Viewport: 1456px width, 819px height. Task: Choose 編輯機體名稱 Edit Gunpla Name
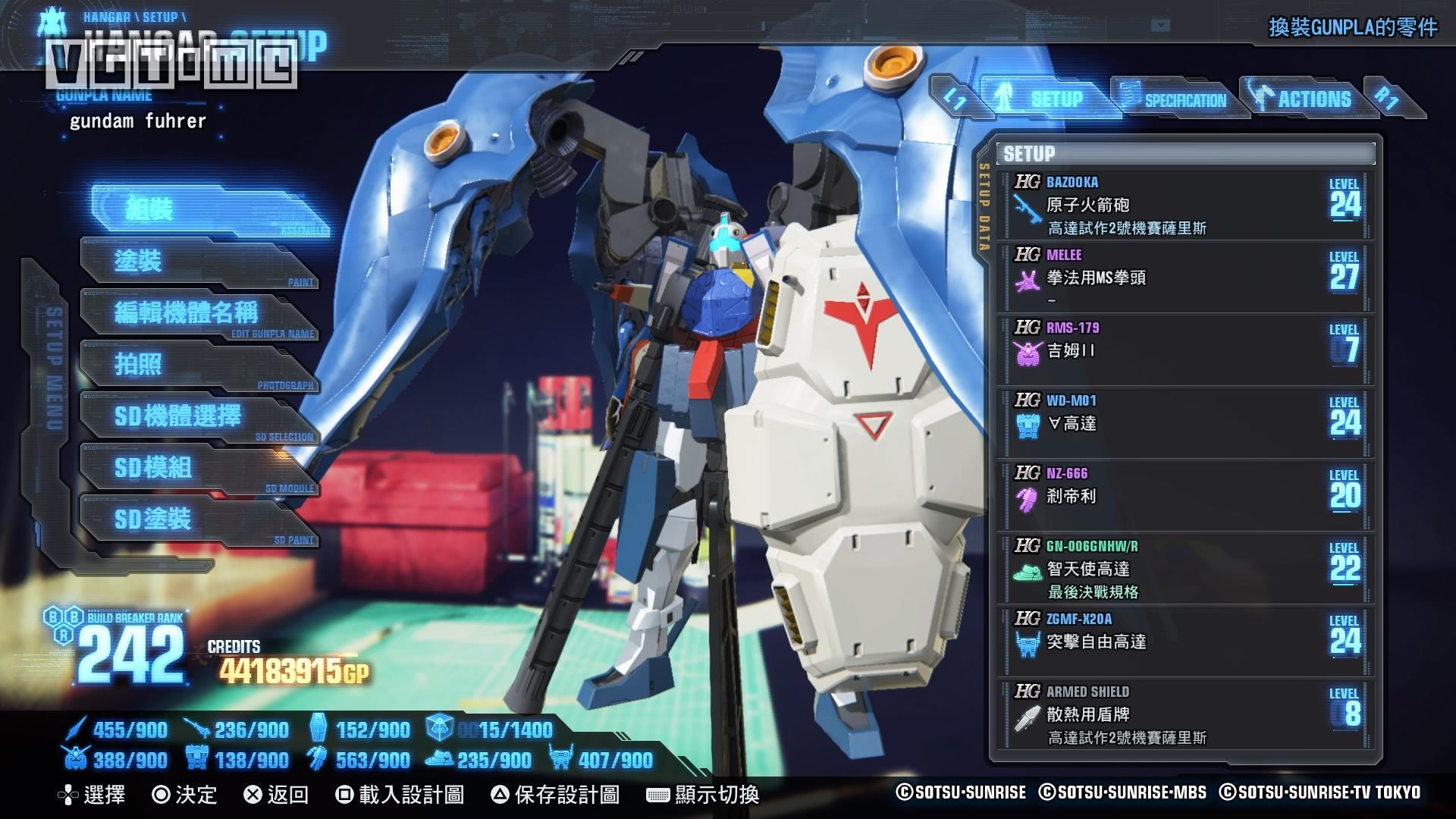(x=199, y=313)
